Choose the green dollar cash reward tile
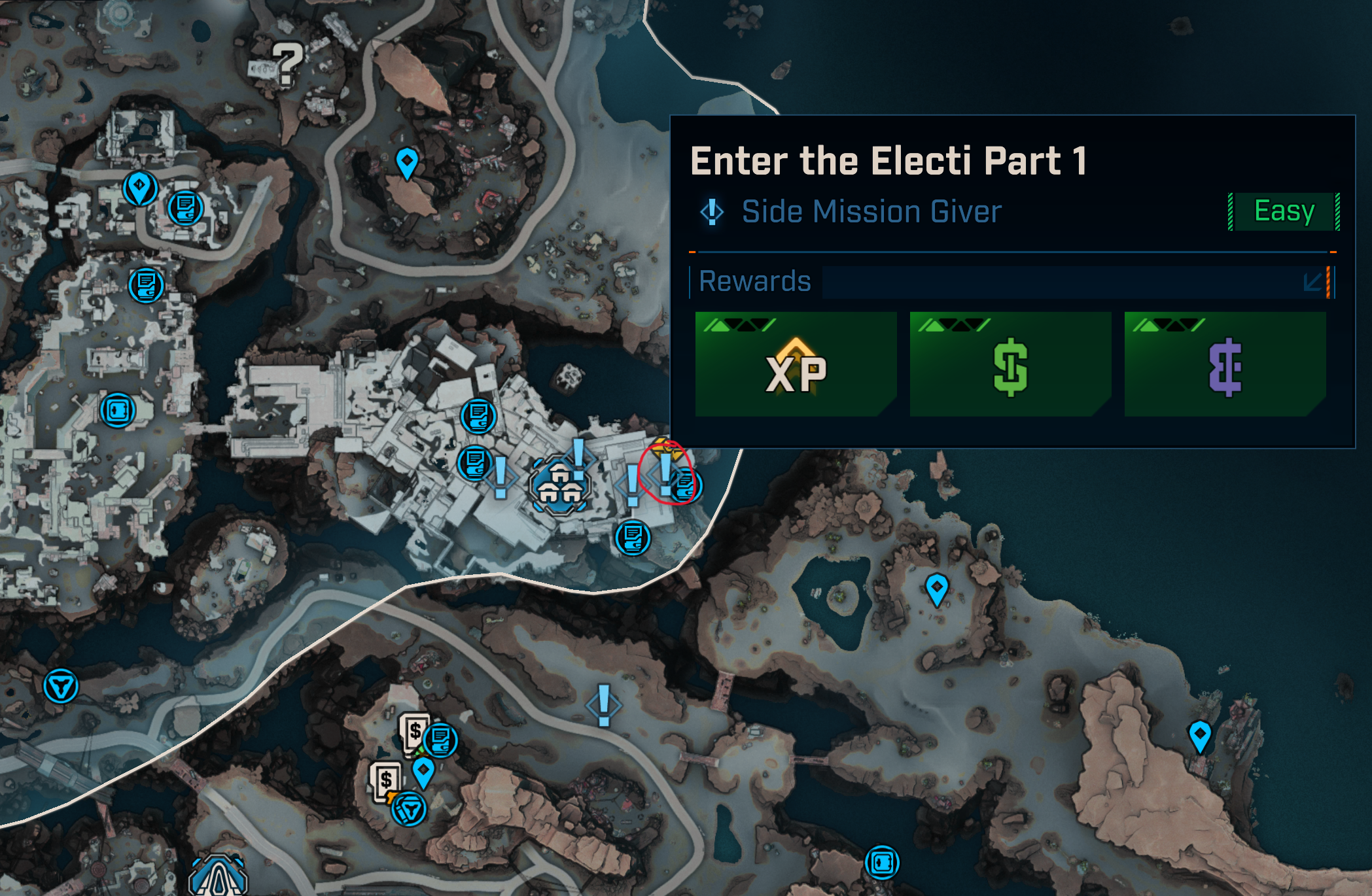This screenshot has height=896, width=1372. [1010, 364]
